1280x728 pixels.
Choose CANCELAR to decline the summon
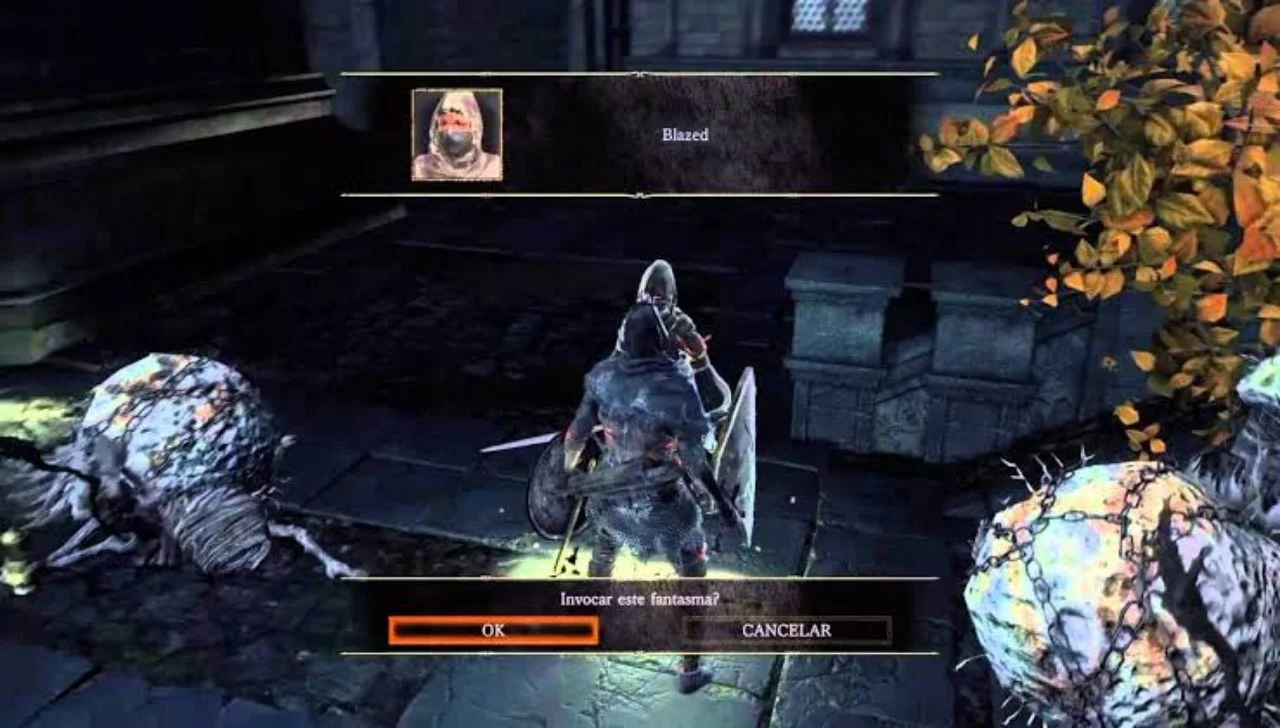(786, 630)
